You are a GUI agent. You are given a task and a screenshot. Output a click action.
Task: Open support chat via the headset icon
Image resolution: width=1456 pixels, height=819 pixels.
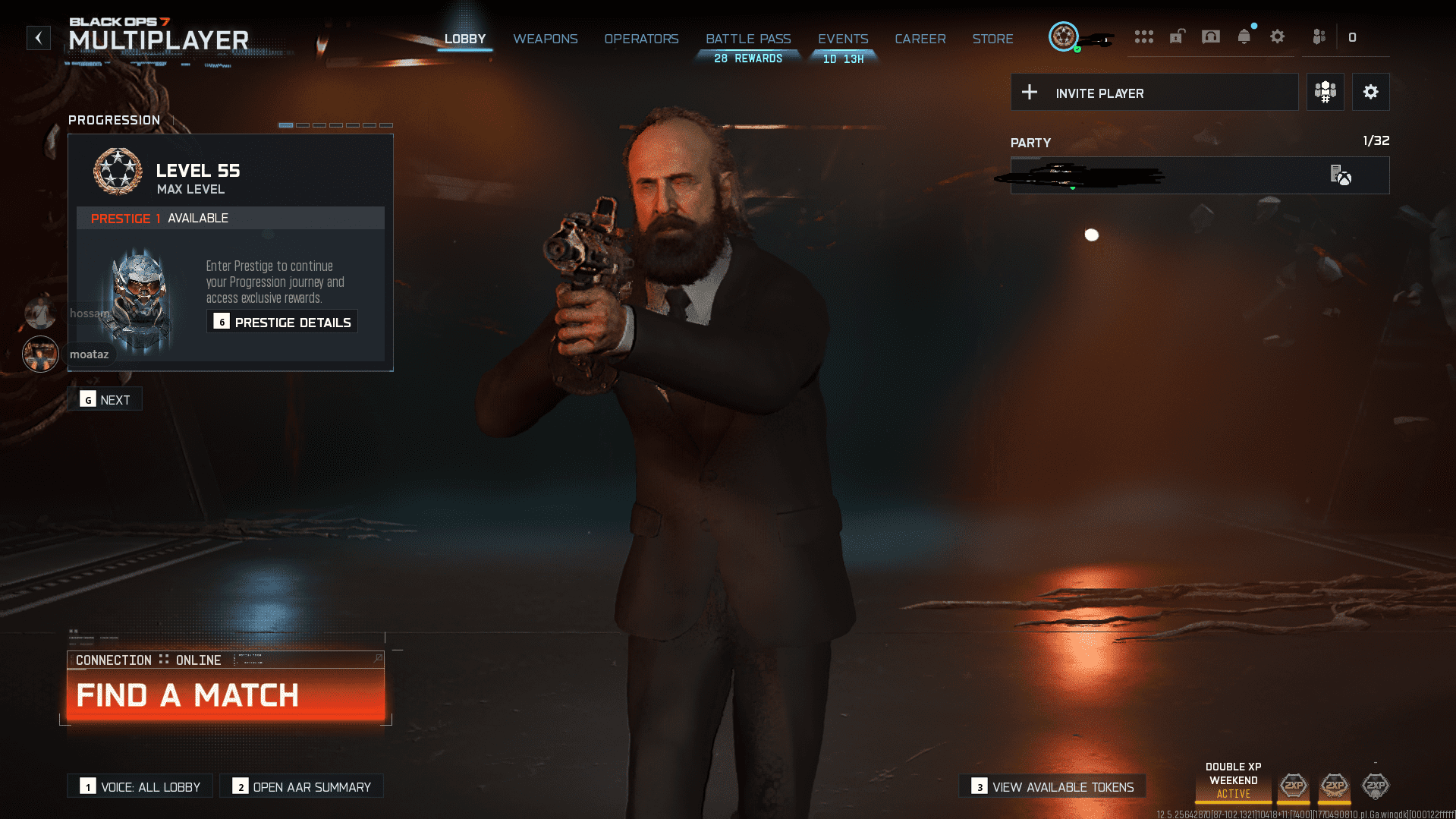[1210, 36]
